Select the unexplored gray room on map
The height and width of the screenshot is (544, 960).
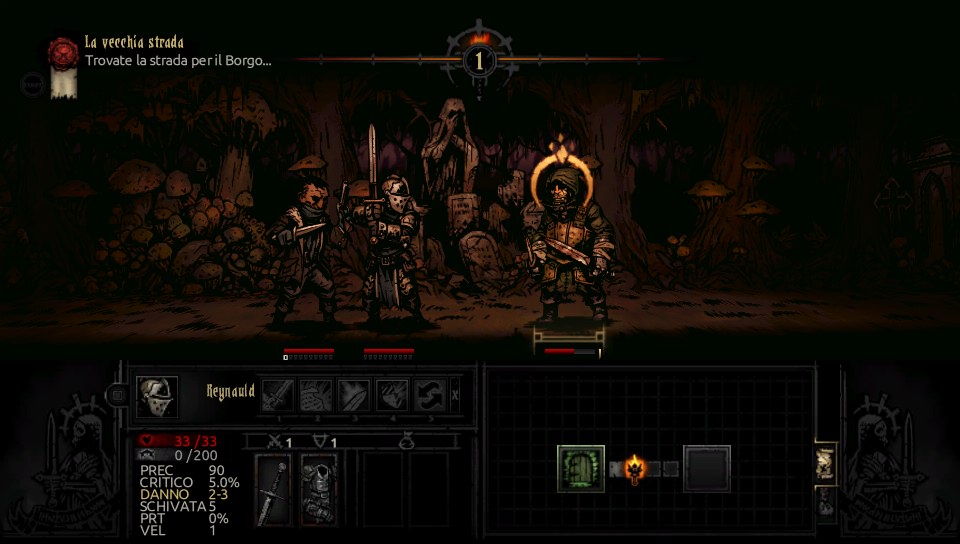[x=707, y=468]
